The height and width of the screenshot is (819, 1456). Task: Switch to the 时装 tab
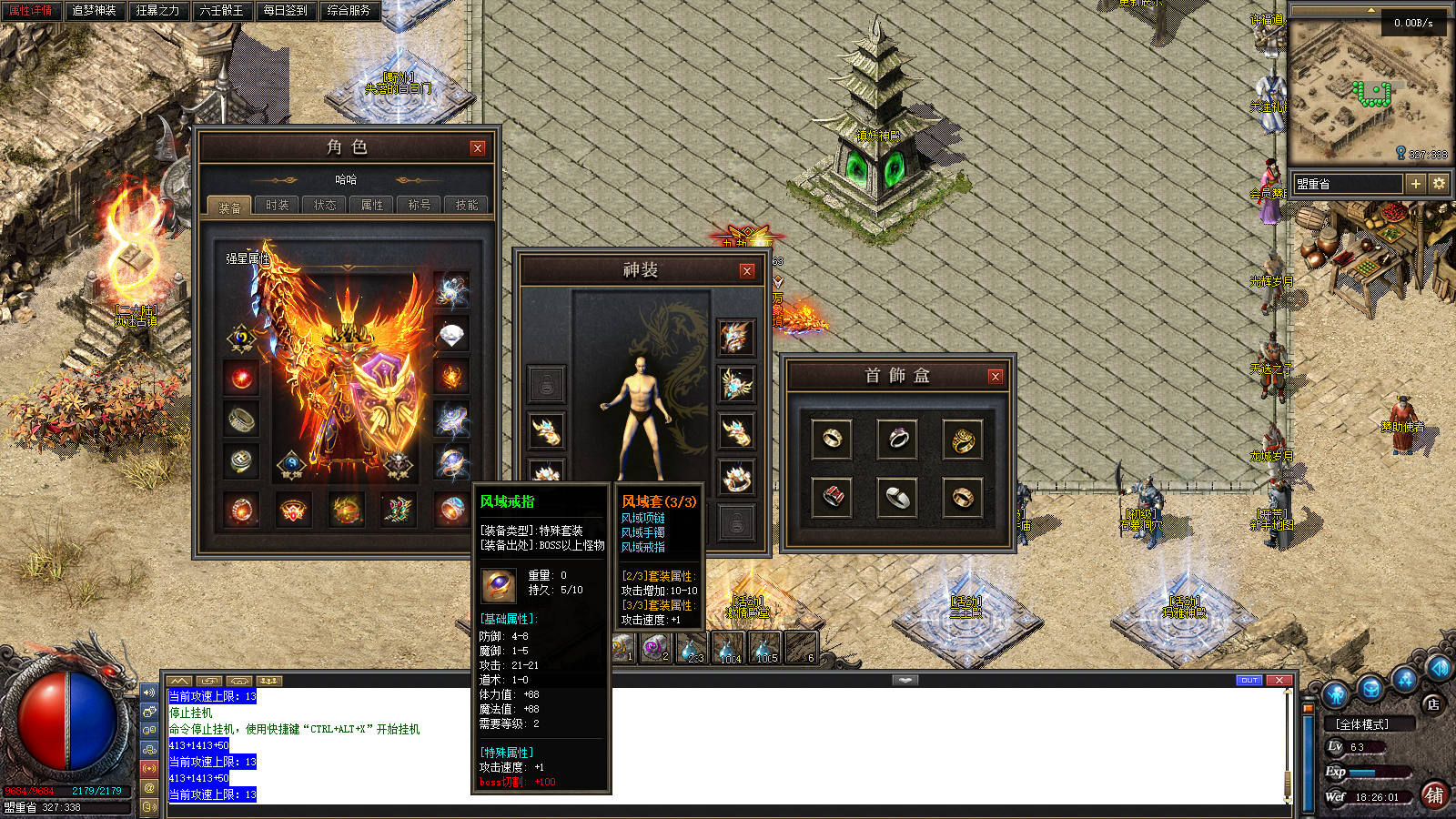(x=278, y=206)
